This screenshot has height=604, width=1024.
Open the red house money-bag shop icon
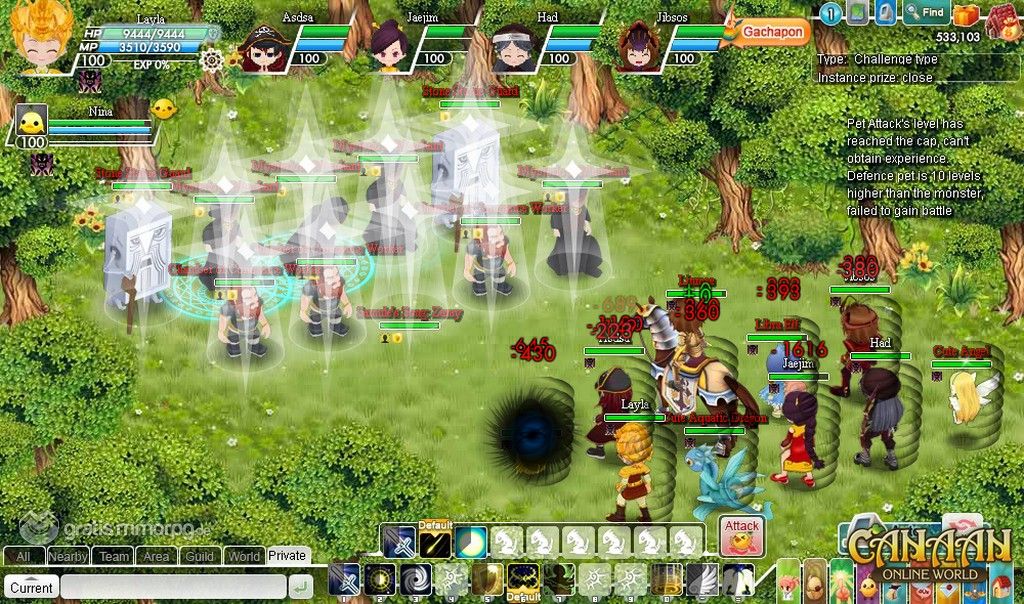tap(1002, 20)
